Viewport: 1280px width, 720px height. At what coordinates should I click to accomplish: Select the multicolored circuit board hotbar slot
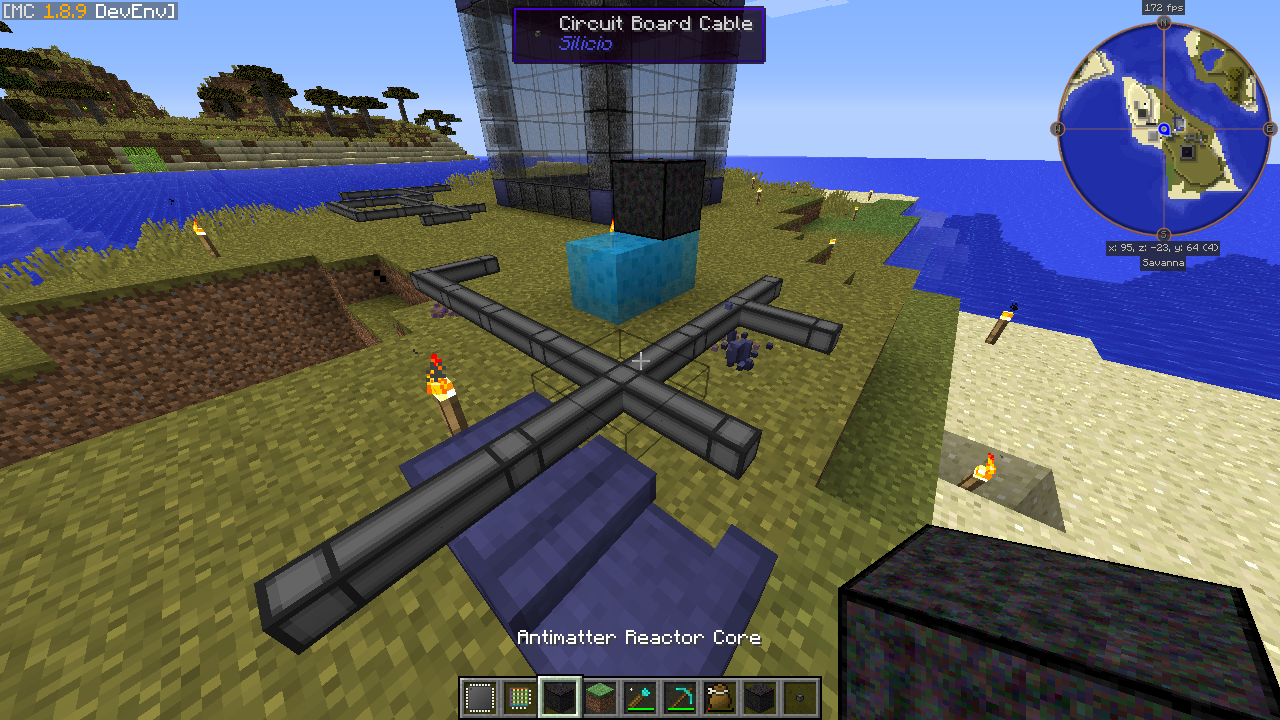pos(520,697)
